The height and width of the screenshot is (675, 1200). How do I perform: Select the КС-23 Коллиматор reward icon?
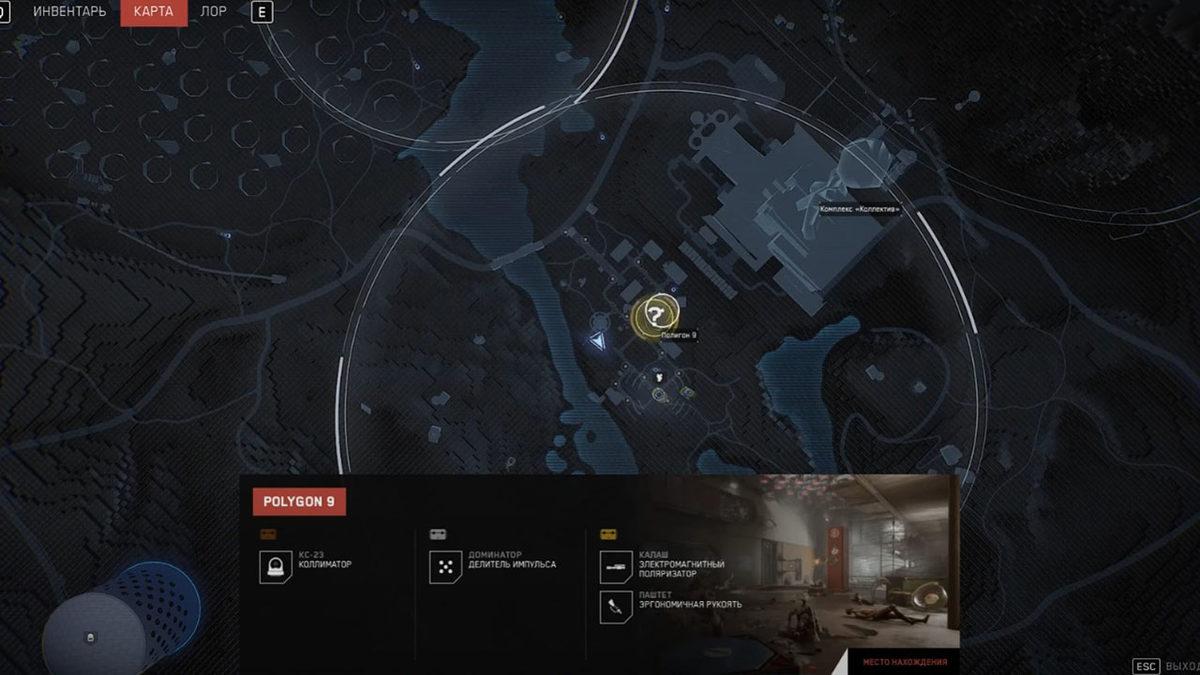coord(273,568)
